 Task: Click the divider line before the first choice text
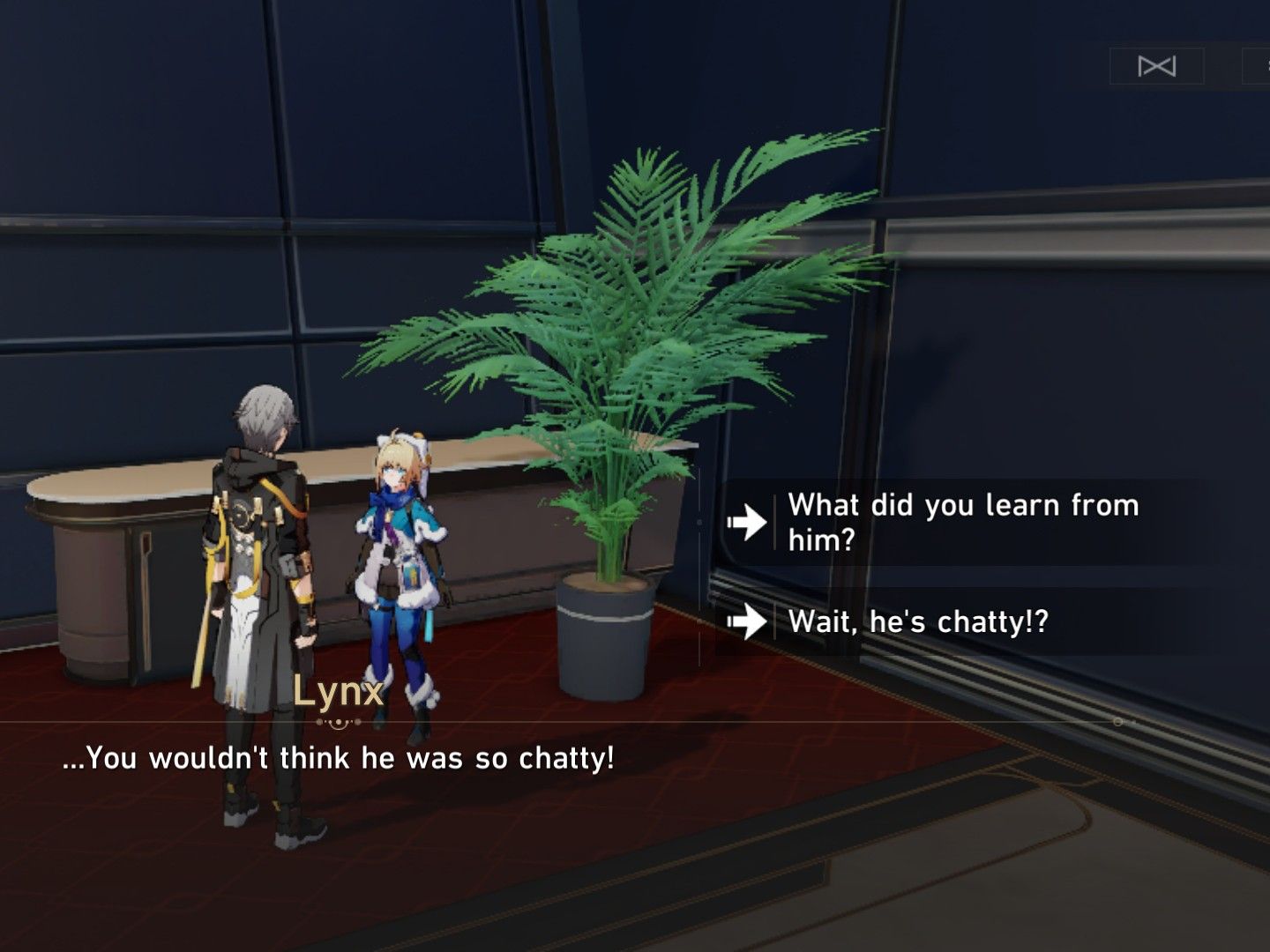775,520
